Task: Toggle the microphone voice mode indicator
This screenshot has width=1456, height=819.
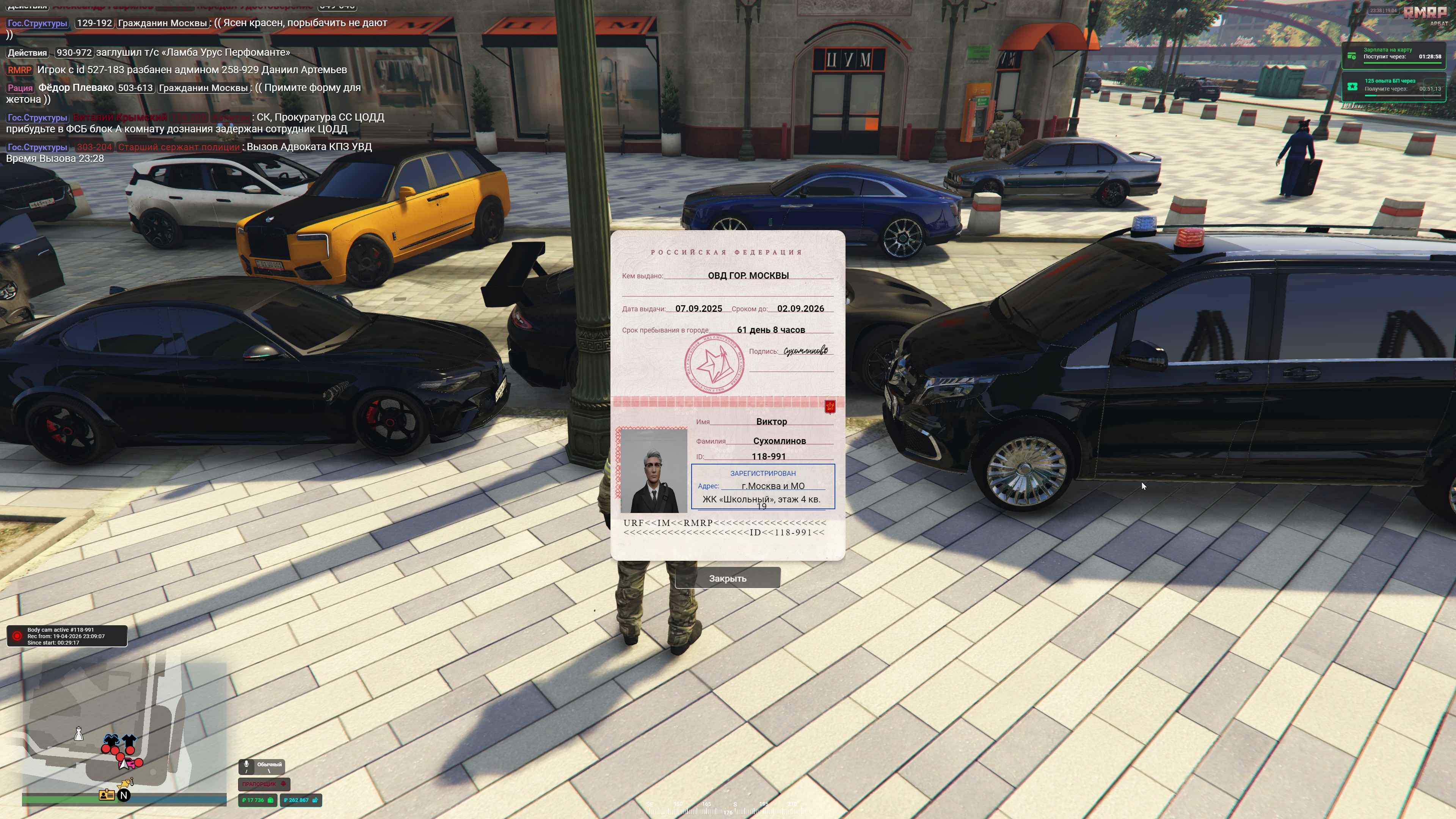Action: click(x=262, y=766)
